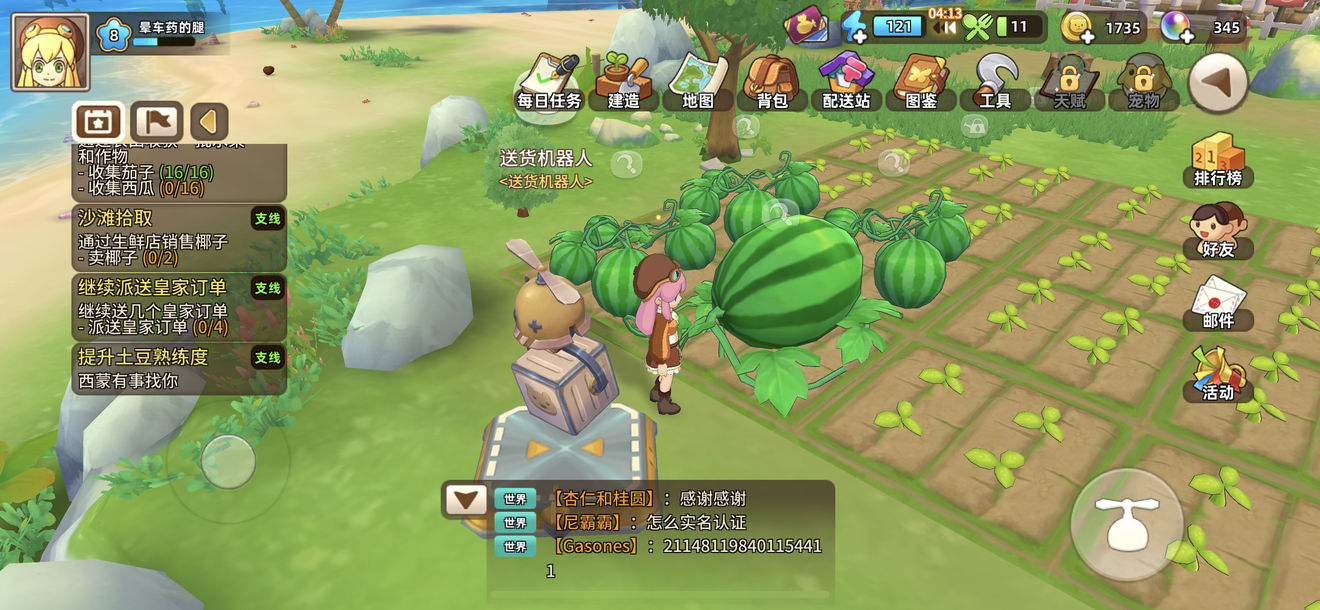Open the 地图 map

click(x=698, y=81)
